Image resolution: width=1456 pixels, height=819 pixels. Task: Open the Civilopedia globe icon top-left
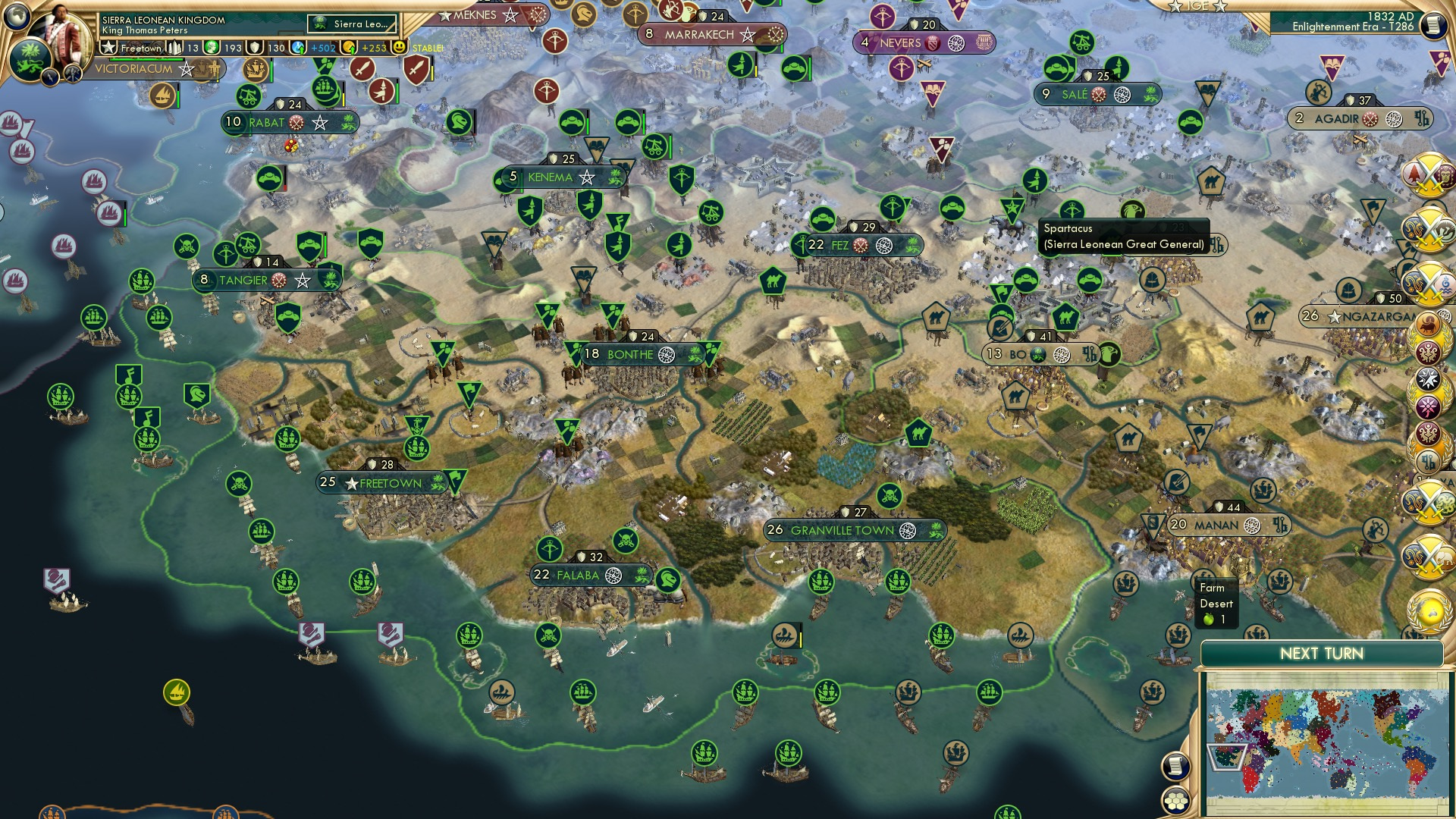pos(17,17)
